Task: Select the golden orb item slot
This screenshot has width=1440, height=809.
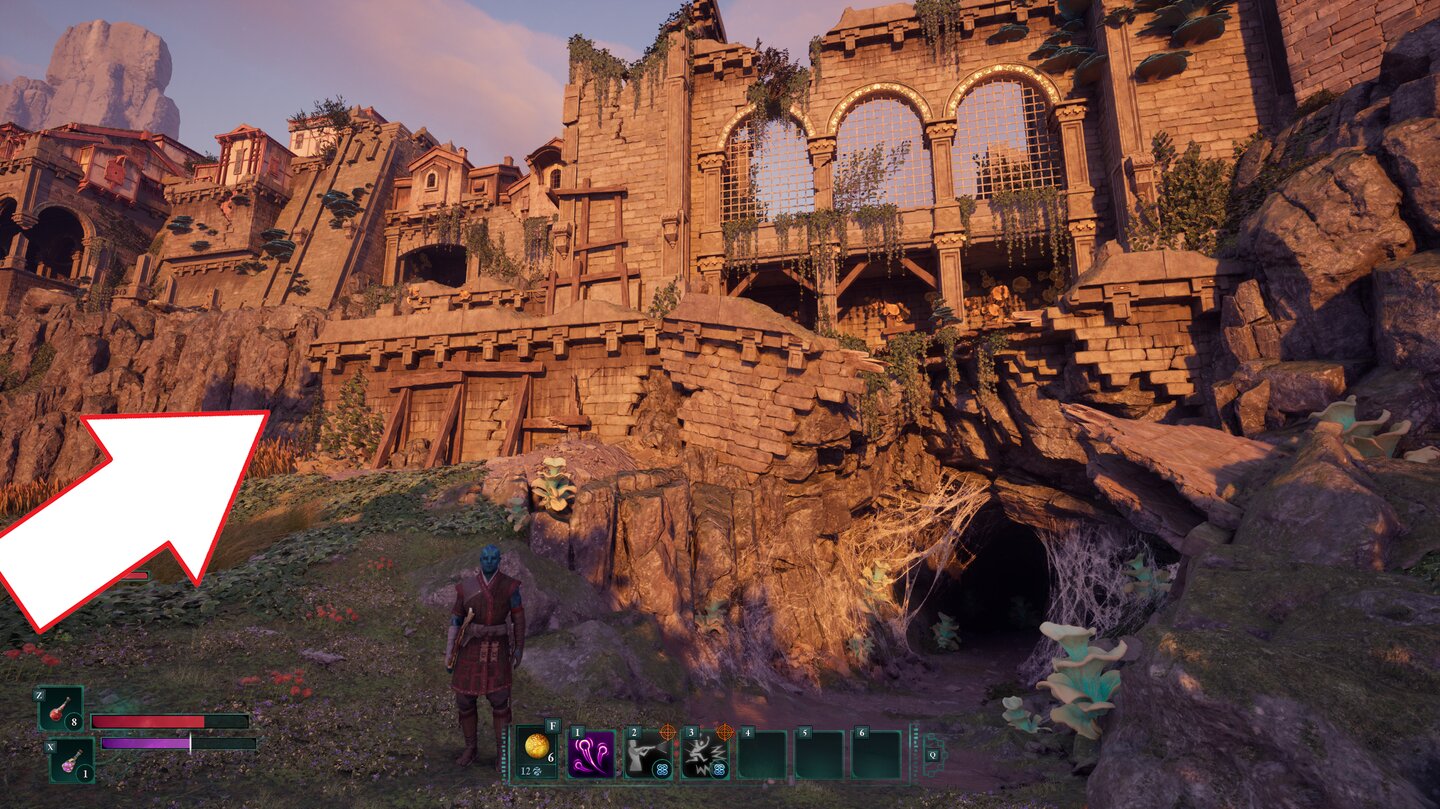Action: click(x=537, y=752)
